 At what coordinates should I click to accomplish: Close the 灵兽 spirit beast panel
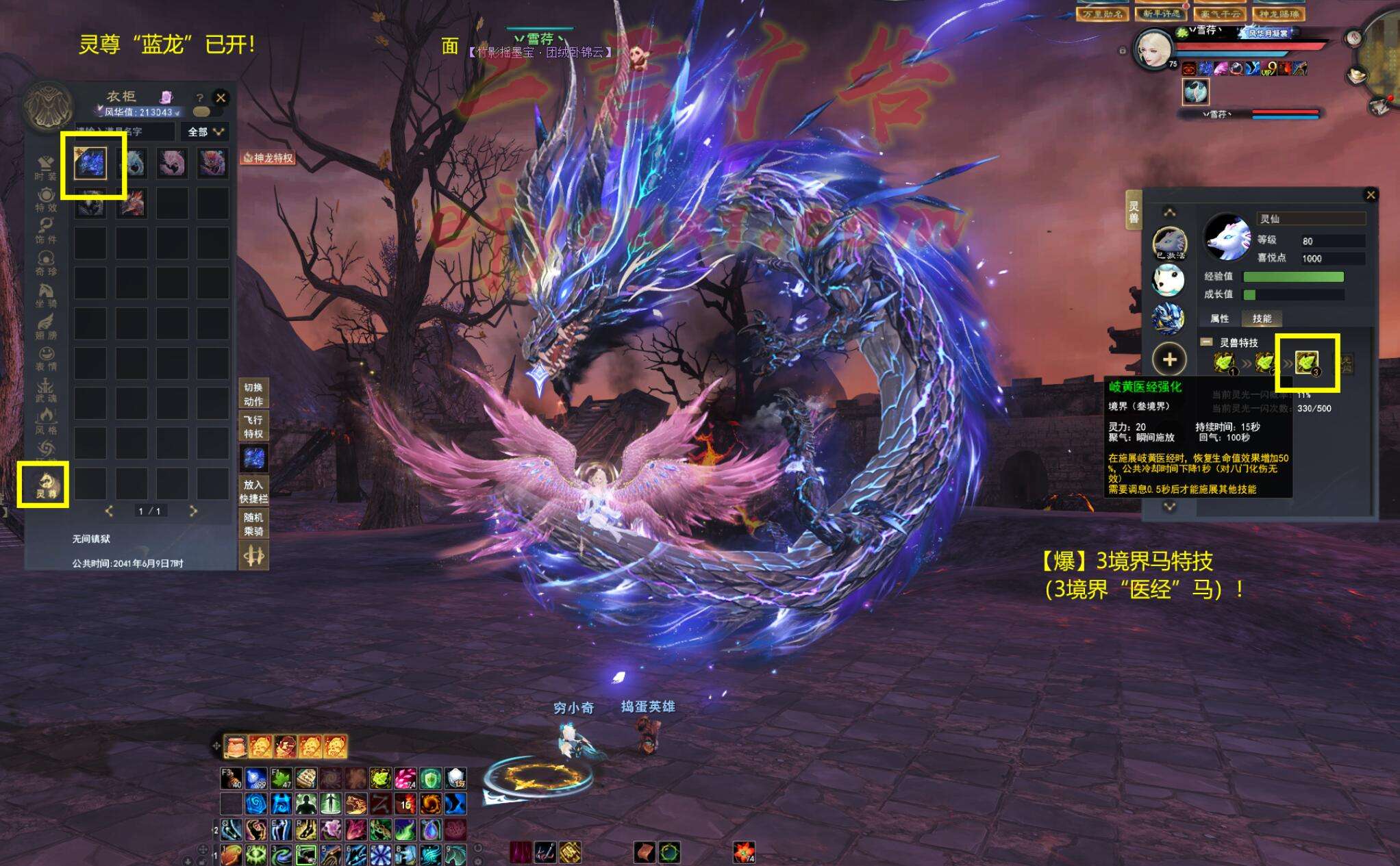pyautogui.click(x=1371, y=195)
